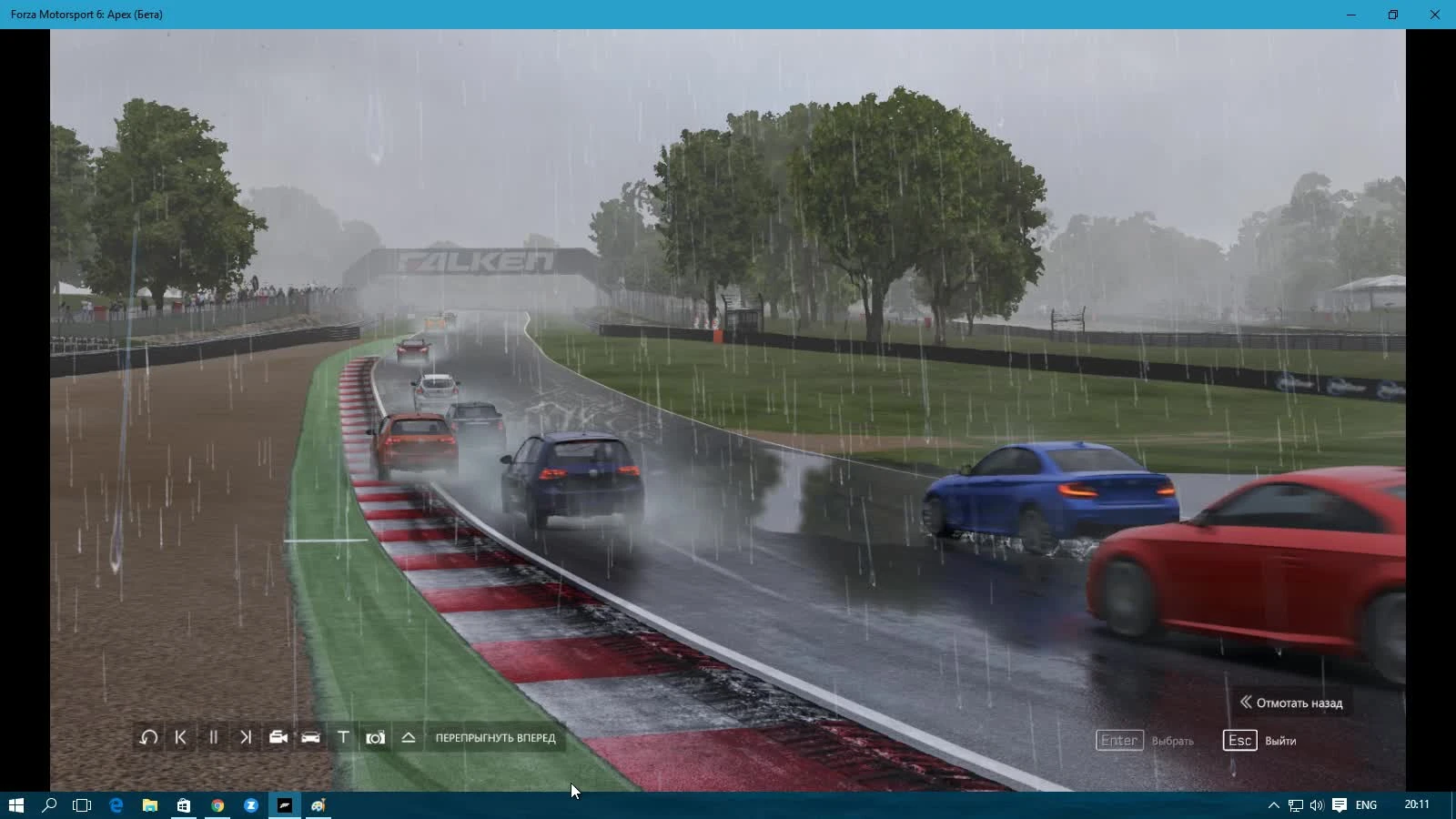The image size is (1456, 819).
Task: Open photo mode with the camera icon
Action: (376, 738)
